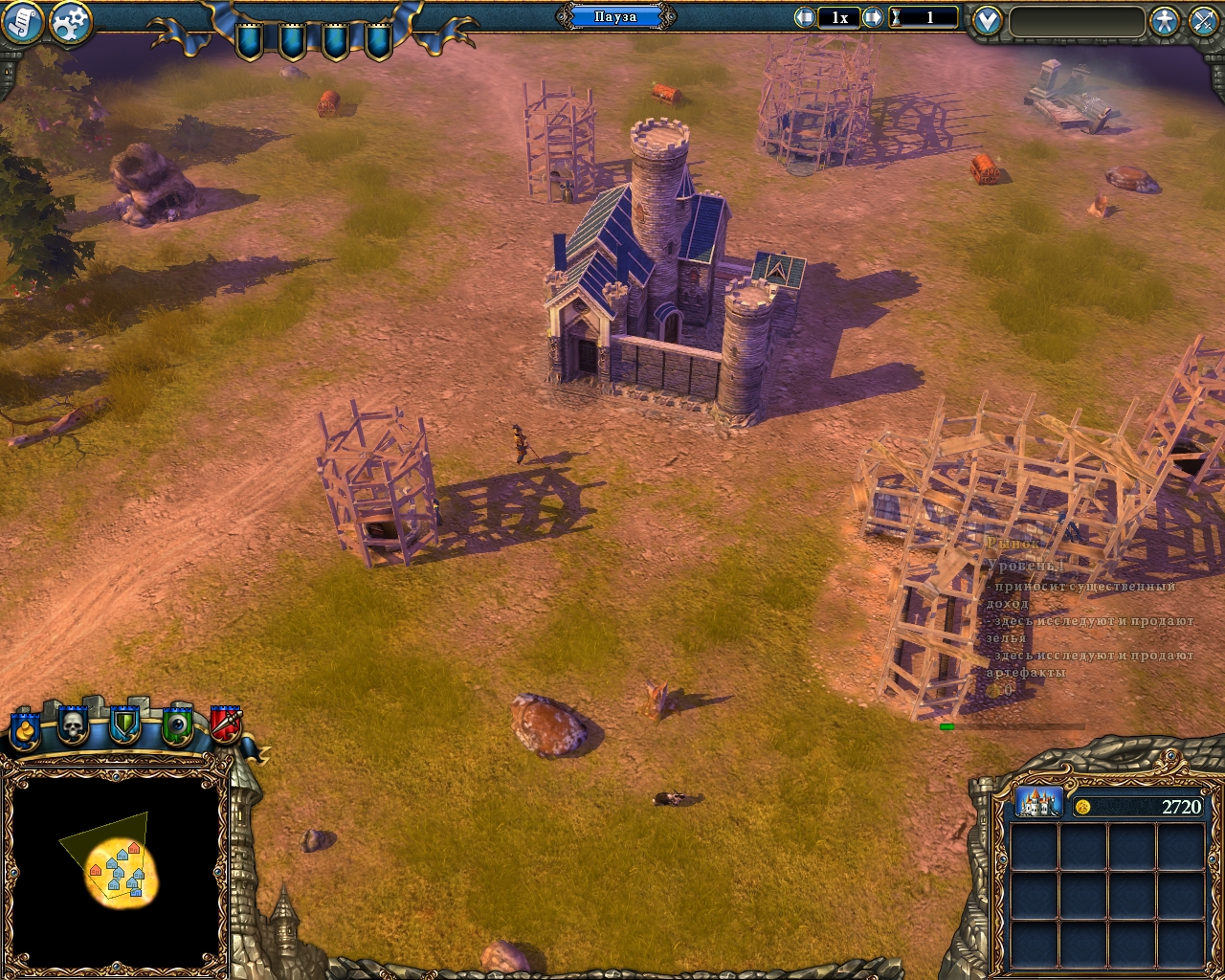Screen dimensions: 1225x980
Task: Click the crossed arrows battle icon
Action: point(1202,21)
